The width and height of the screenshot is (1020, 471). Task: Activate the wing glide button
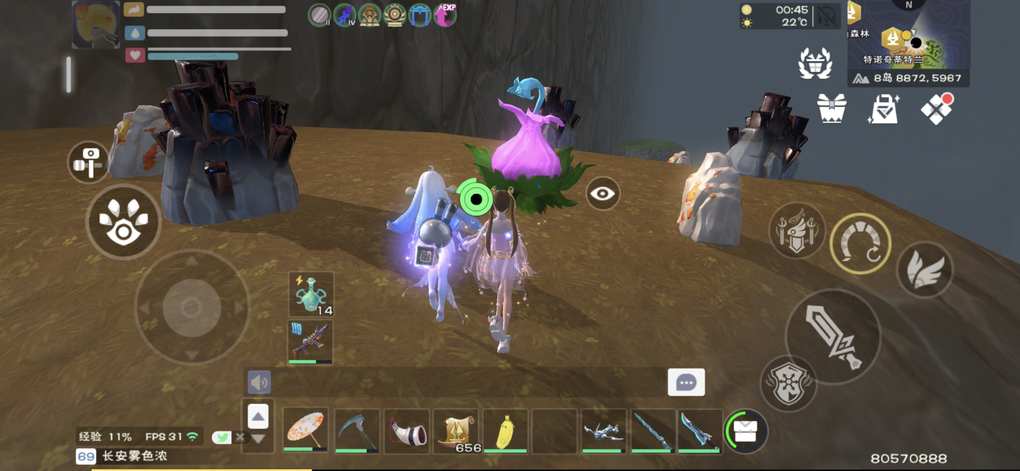pos(924,269)
